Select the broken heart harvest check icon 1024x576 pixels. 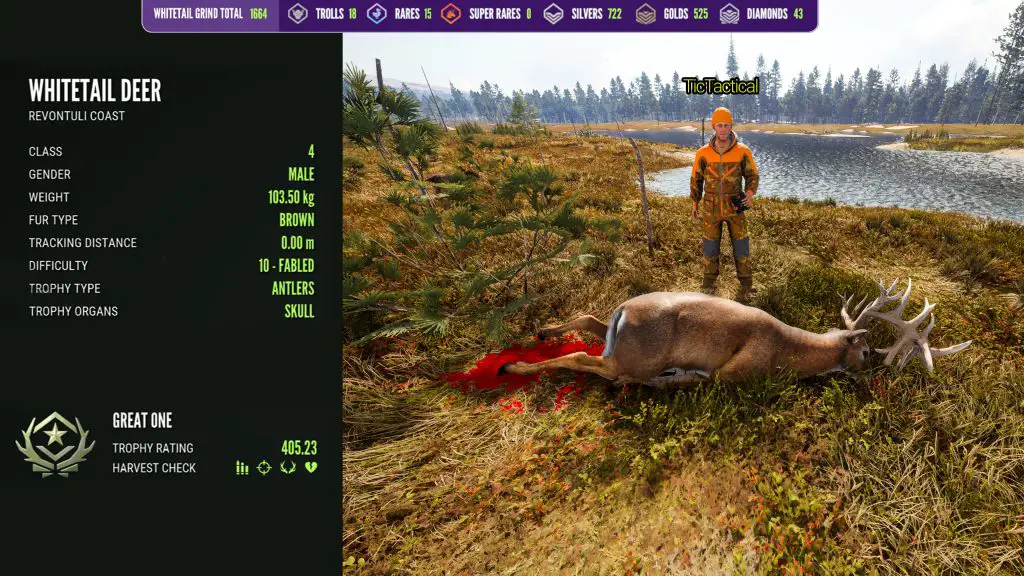[311, 468]
